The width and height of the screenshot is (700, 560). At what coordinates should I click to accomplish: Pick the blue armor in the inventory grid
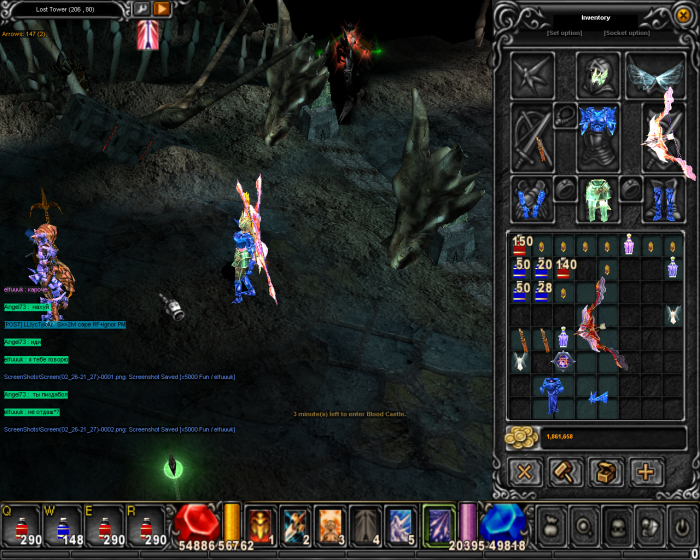[548, 393]
